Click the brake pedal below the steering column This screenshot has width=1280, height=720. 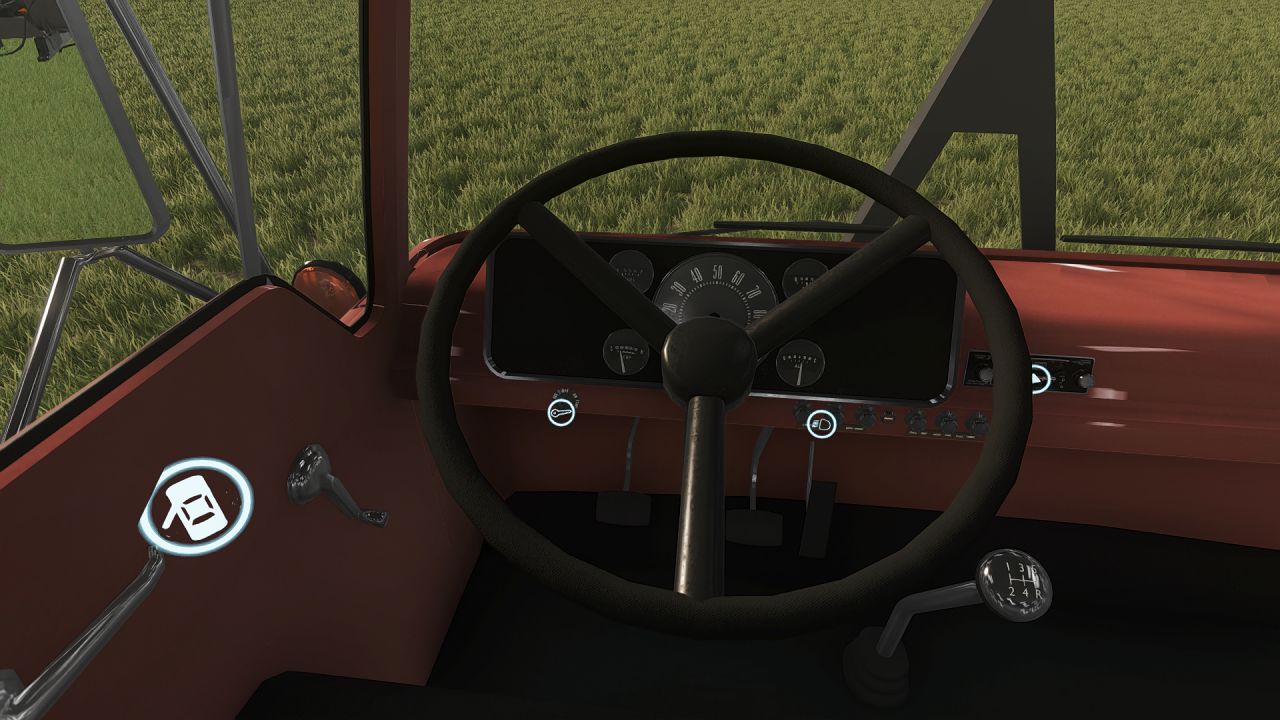[755, 527]
